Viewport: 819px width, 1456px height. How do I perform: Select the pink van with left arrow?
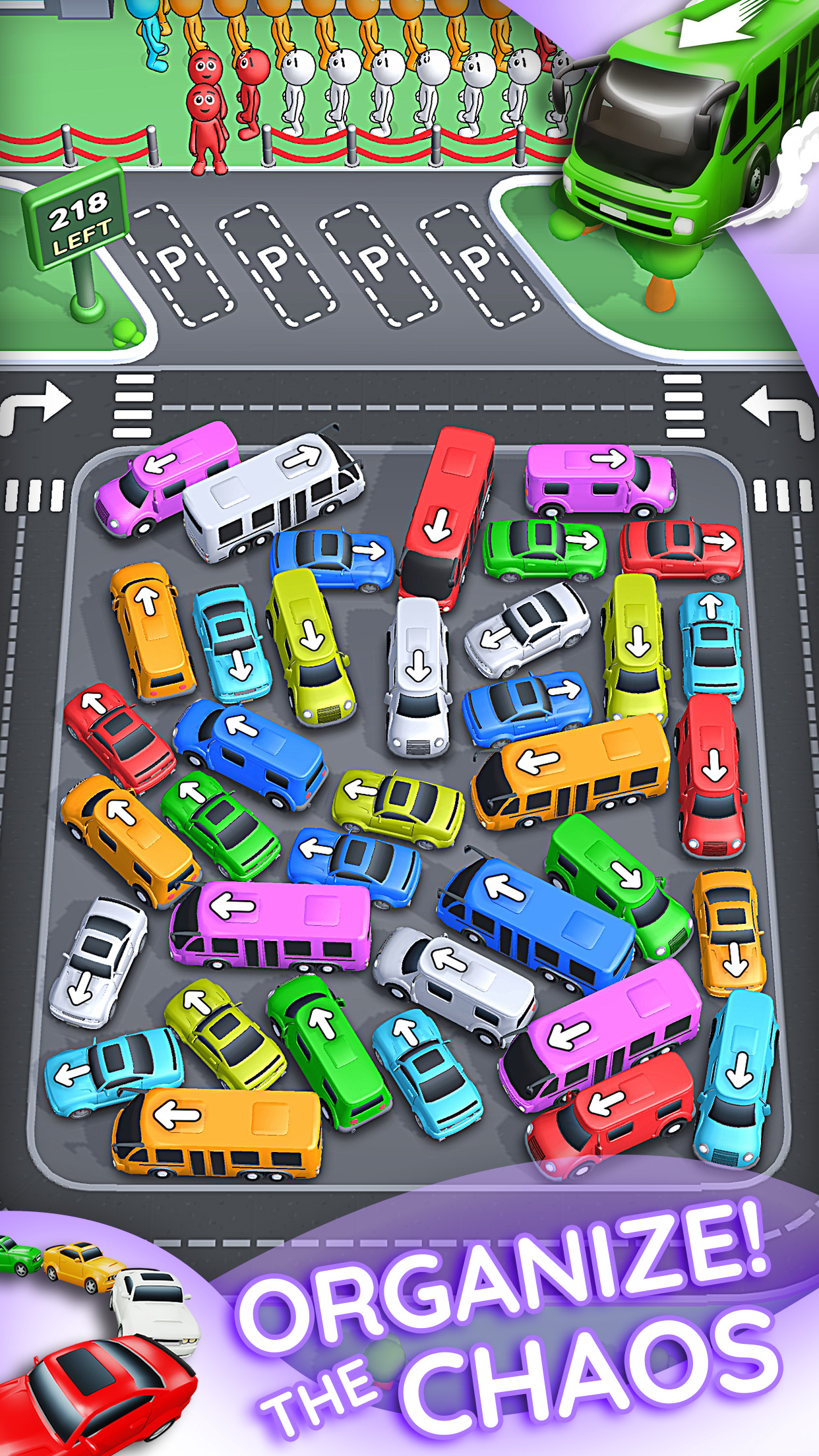[166, 476]
